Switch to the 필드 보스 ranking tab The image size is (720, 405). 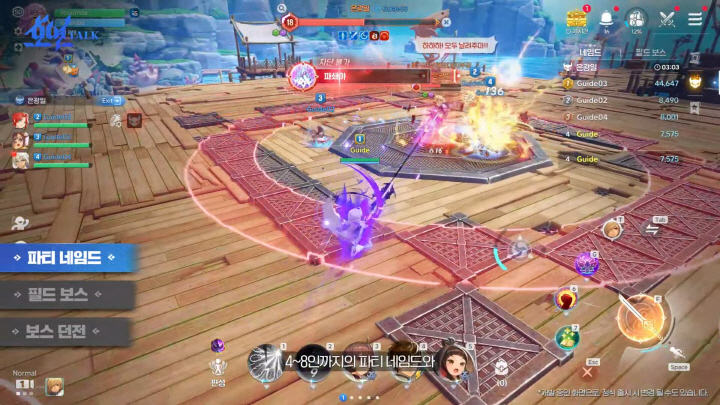point(652,50)
